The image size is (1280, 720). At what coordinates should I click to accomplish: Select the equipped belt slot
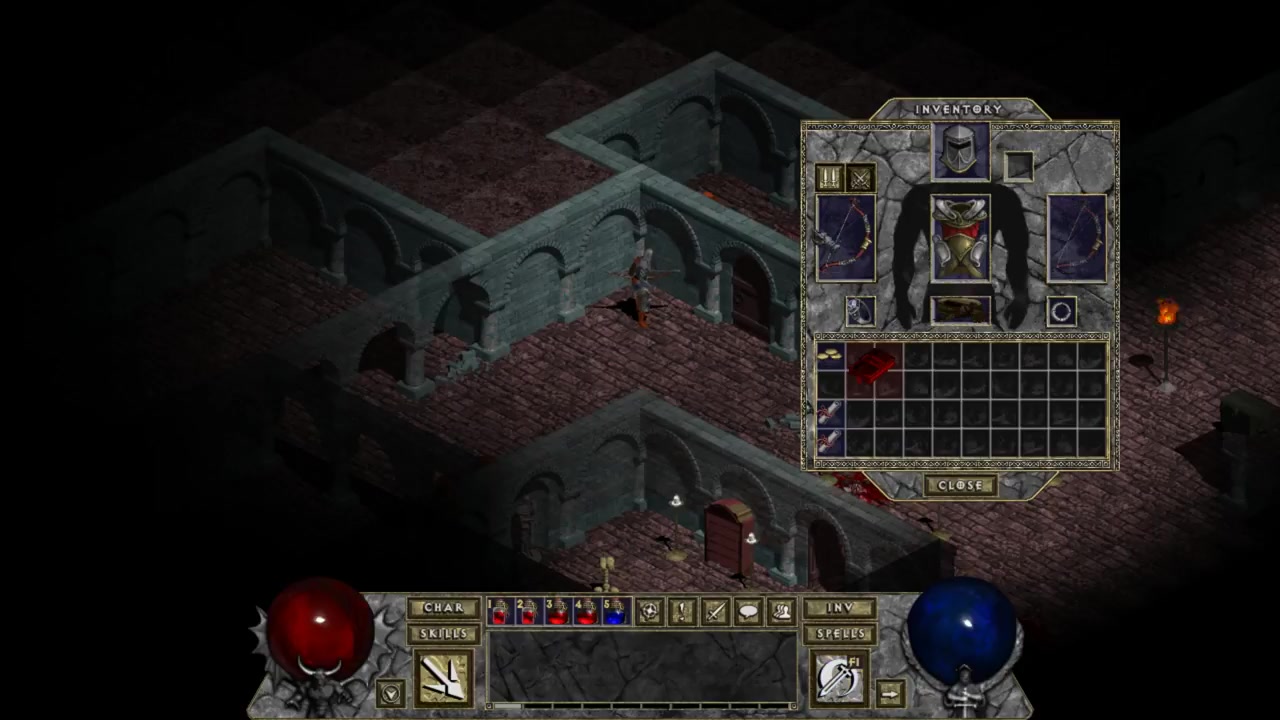pos(961,310)
